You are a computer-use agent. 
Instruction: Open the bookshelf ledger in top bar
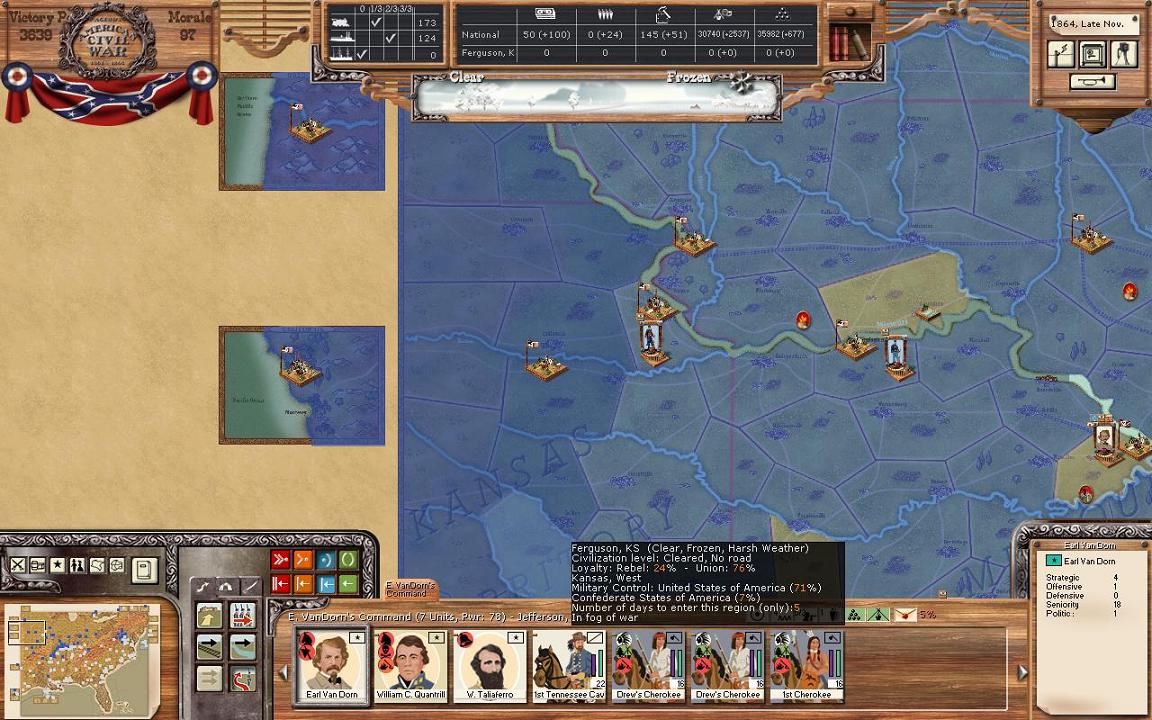[848, 42]
